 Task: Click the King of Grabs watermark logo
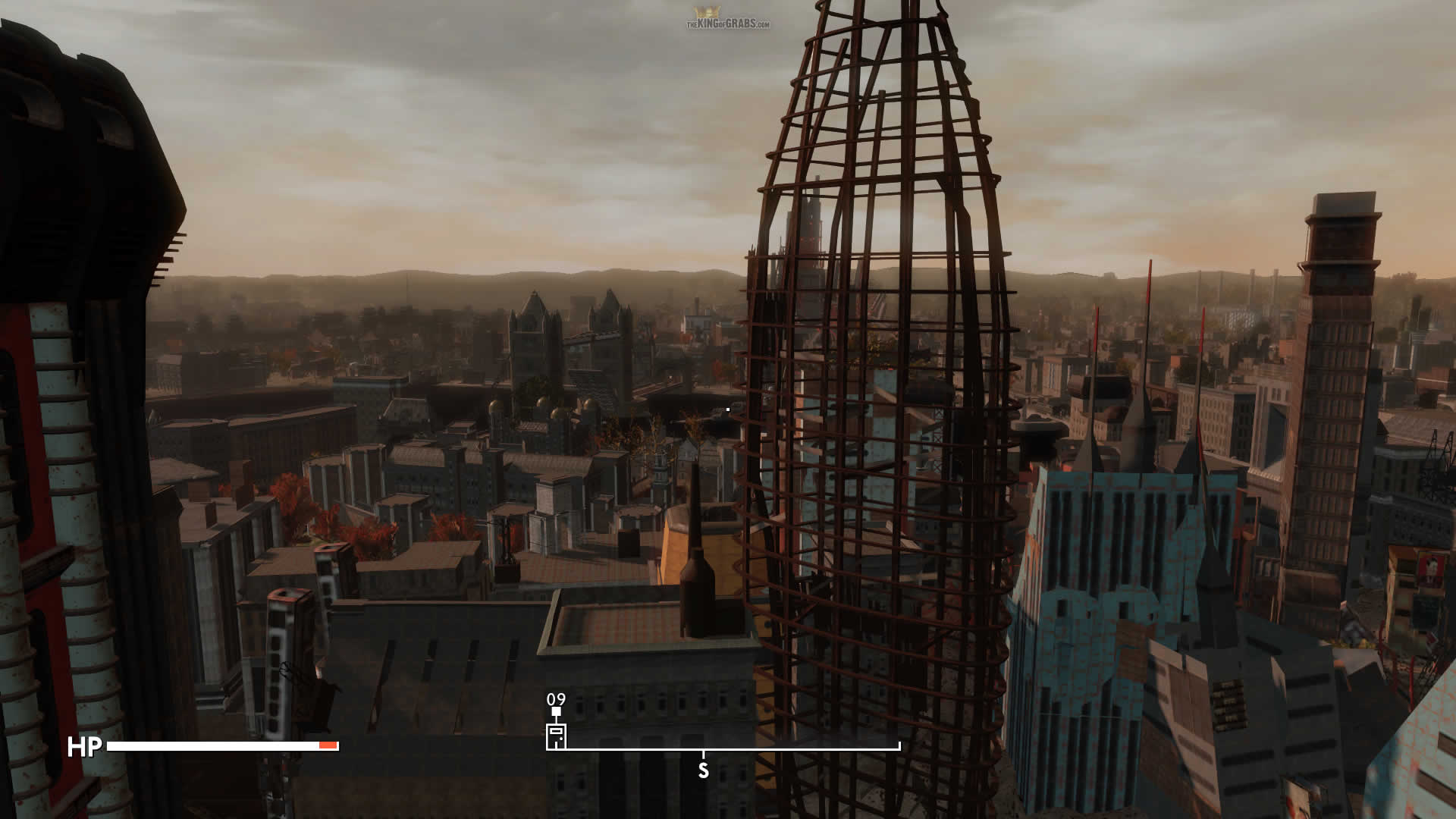coord(727,20)
